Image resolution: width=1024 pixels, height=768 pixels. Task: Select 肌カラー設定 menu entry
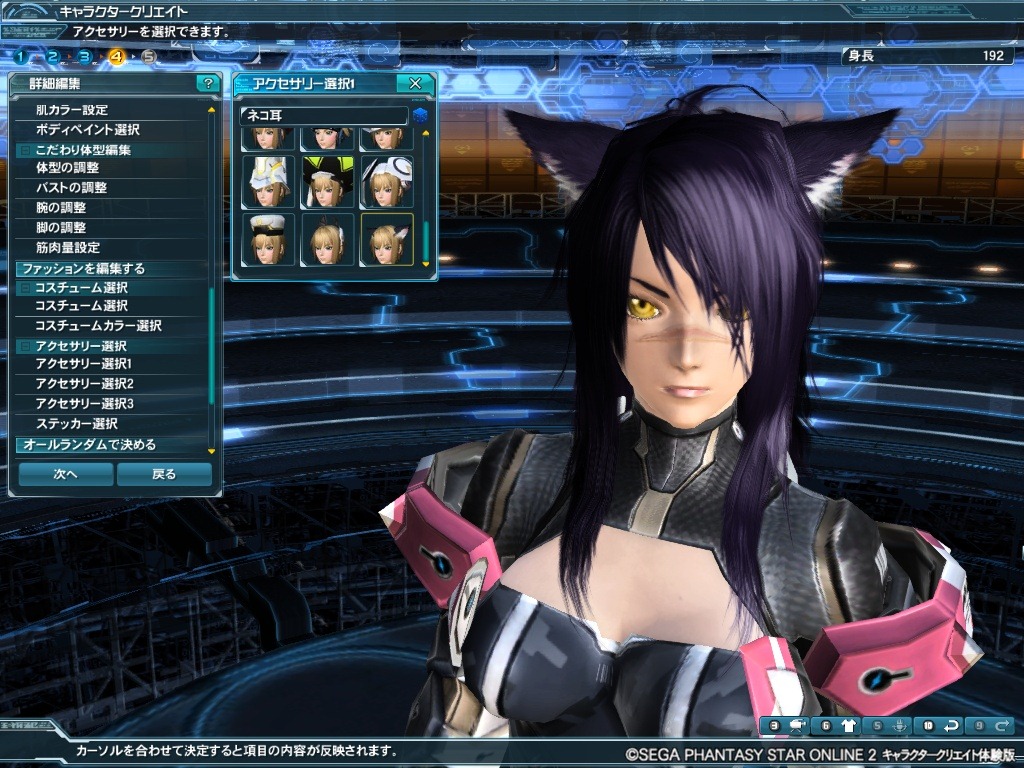[71, 110]
